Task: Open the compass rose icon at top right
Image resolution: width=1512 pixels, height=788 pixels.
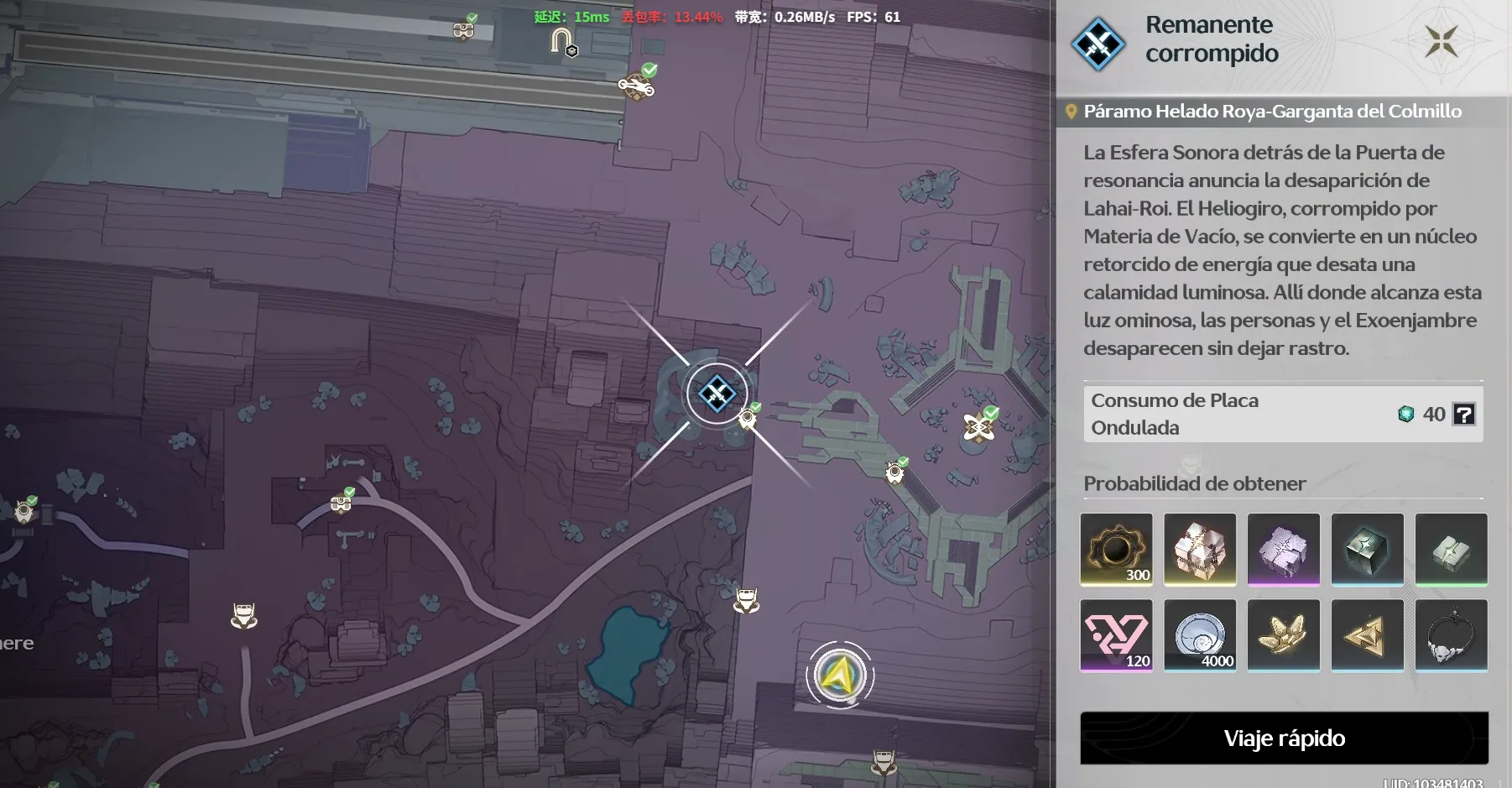Action: coord(1440,39)
